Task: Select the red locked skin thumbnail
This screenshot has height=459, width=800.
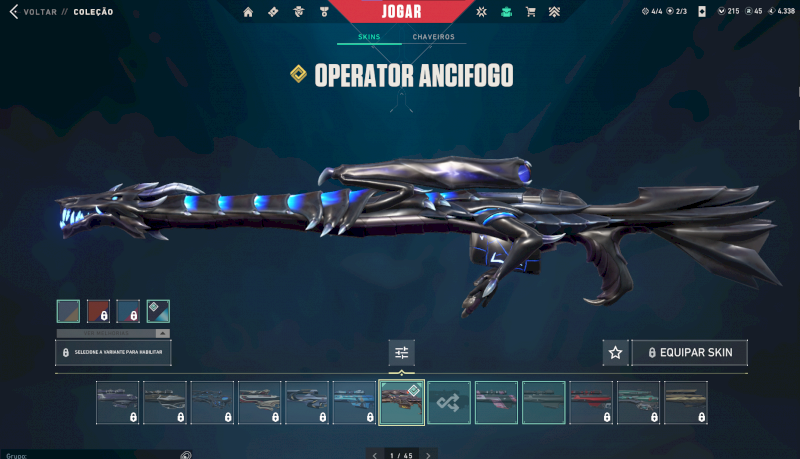Action: point(591,402)
